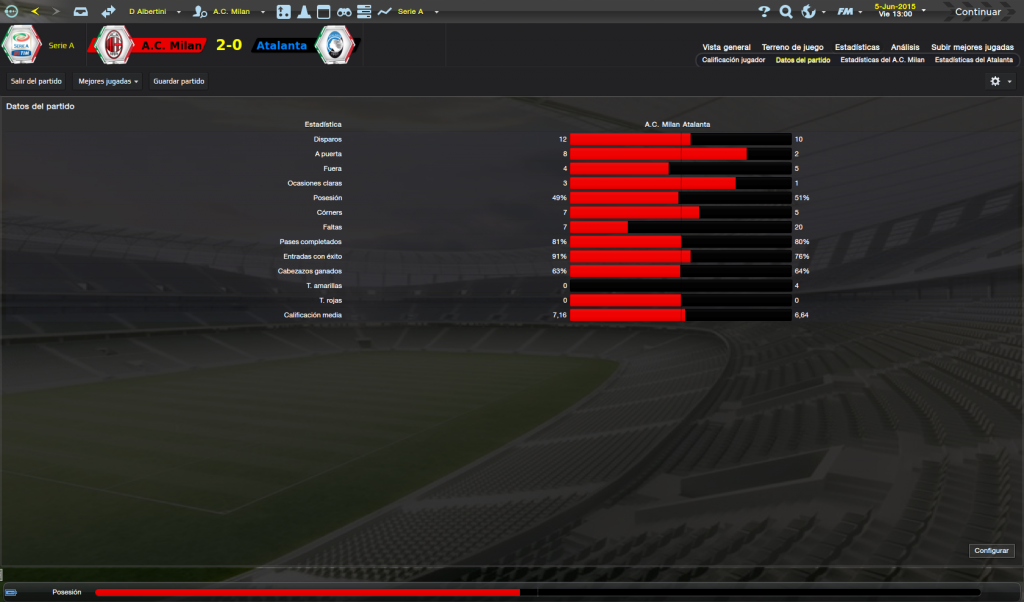The image size is (1024, 602).
Task: Go to the Análisis tab
Action: [x=905, y=47]
